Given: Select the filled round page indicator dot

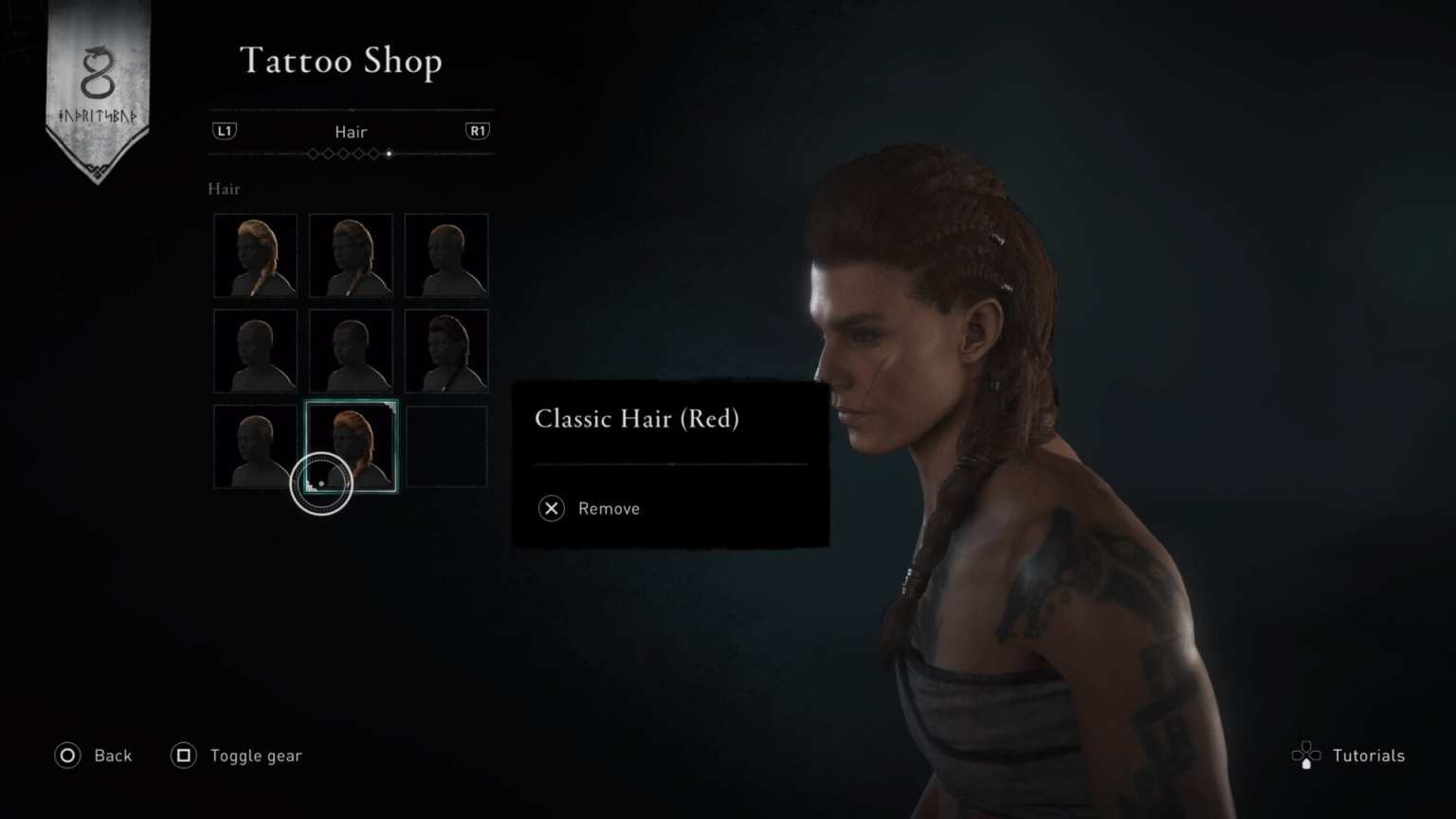Looking at the screenshot, I should click(x=389, y=155).
